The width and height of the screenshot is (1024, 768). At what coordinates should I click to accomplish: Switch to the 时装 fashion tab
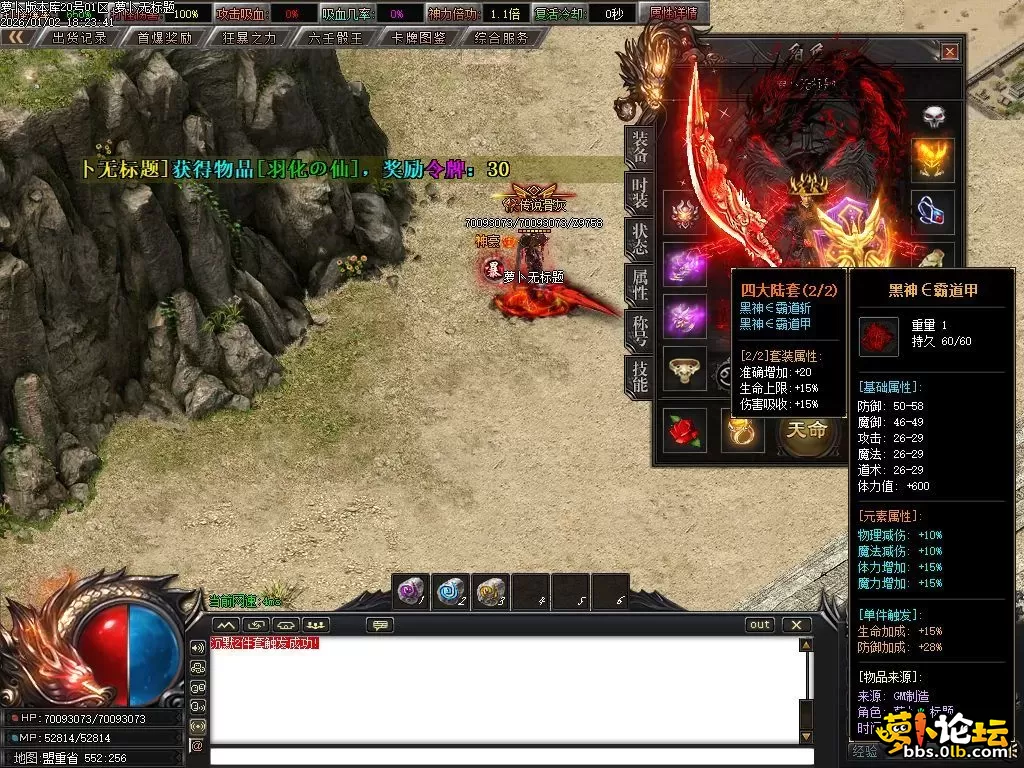[x=639, y=192]
